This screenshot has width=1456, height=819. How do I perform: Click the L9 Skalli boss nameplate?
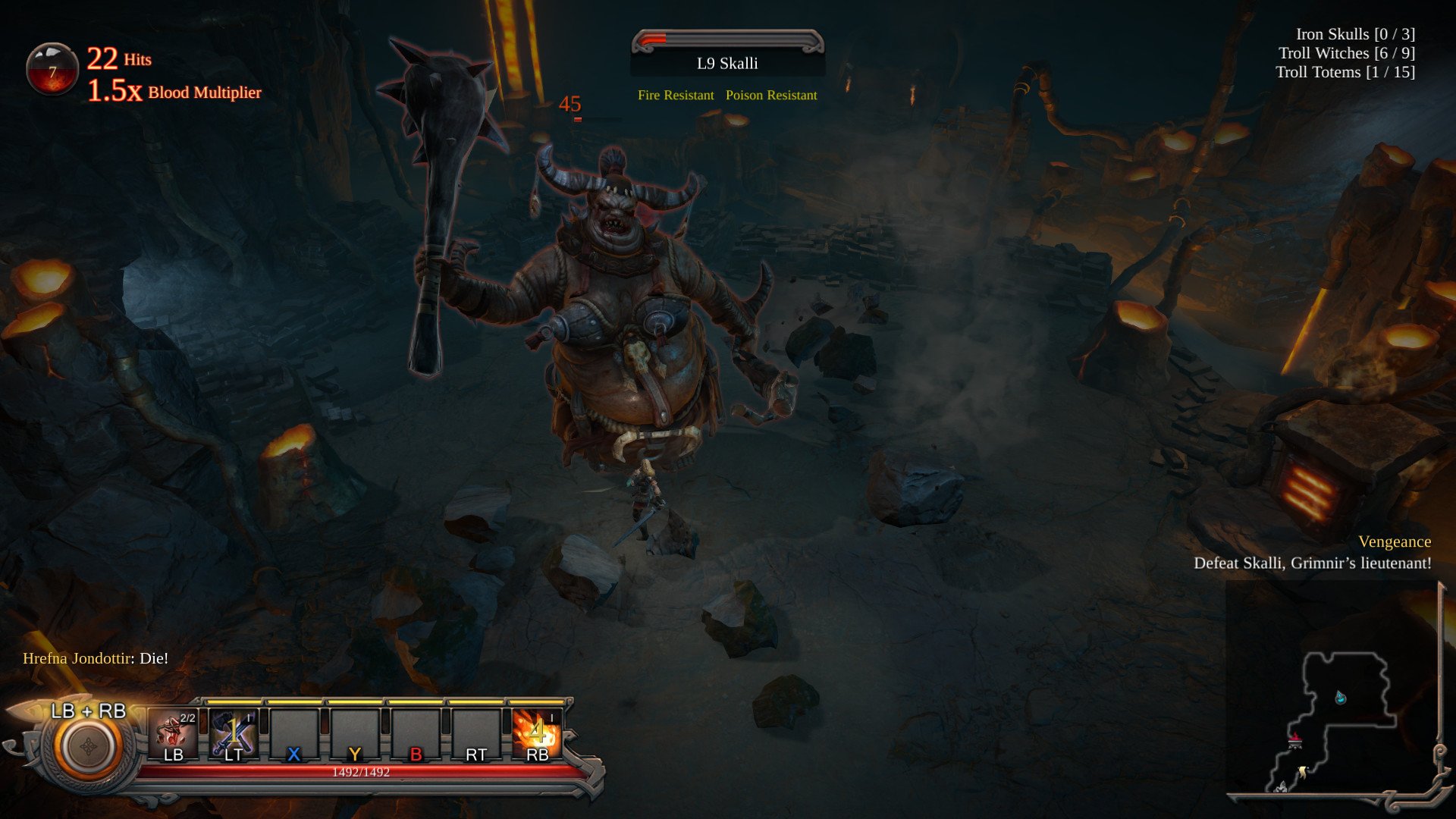point(726,63)
